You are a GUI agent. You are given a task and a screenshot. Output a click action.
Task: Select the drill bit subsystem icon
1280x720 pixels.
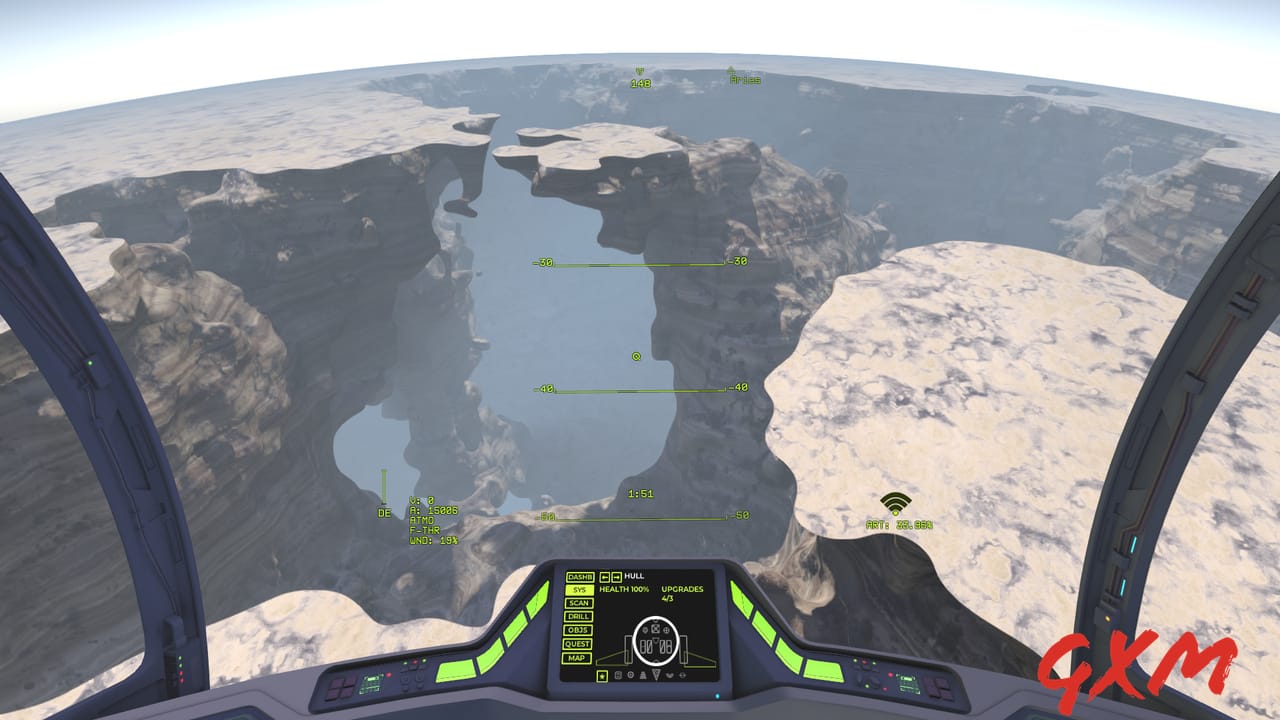[x=643, y=675]
